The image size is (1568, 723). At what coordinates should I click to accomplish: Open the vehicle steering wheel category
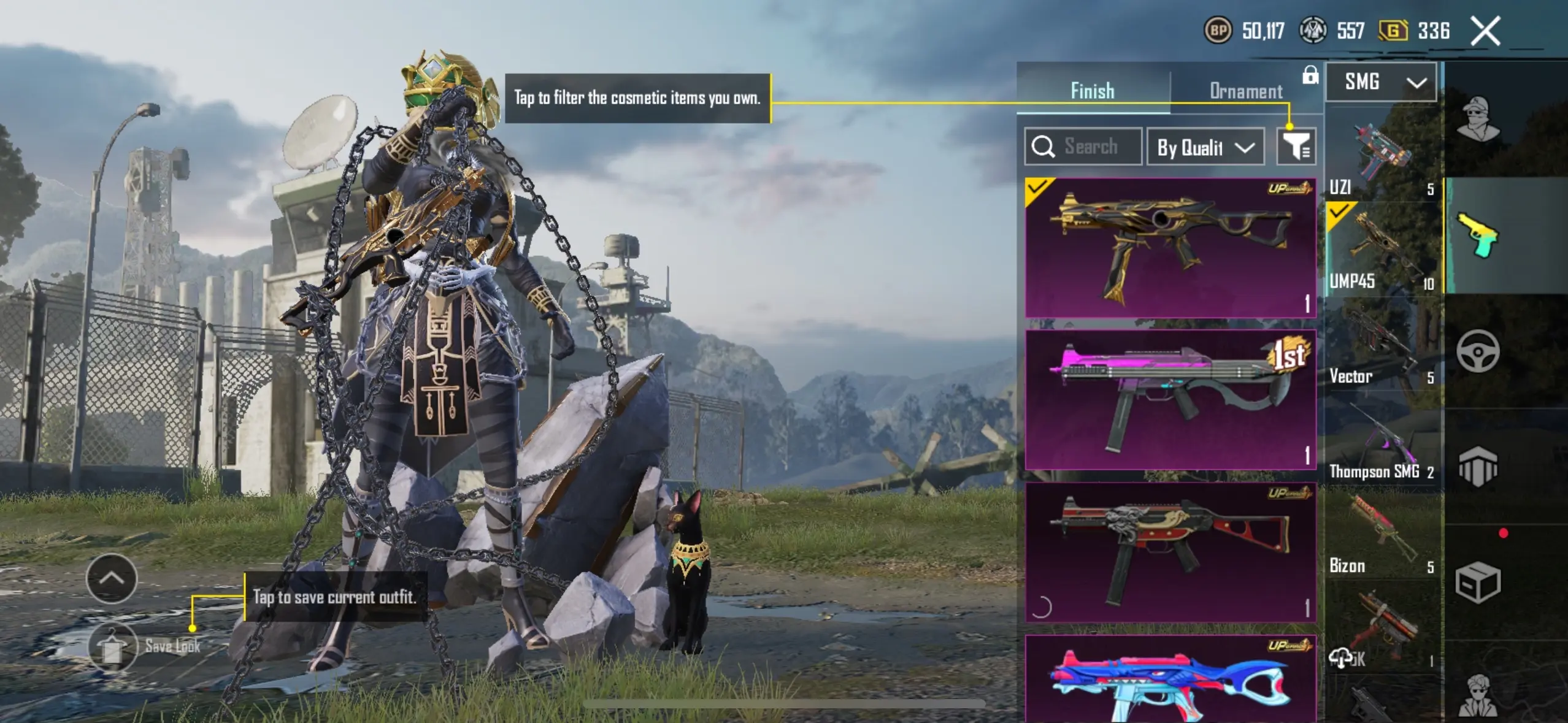1478,351
